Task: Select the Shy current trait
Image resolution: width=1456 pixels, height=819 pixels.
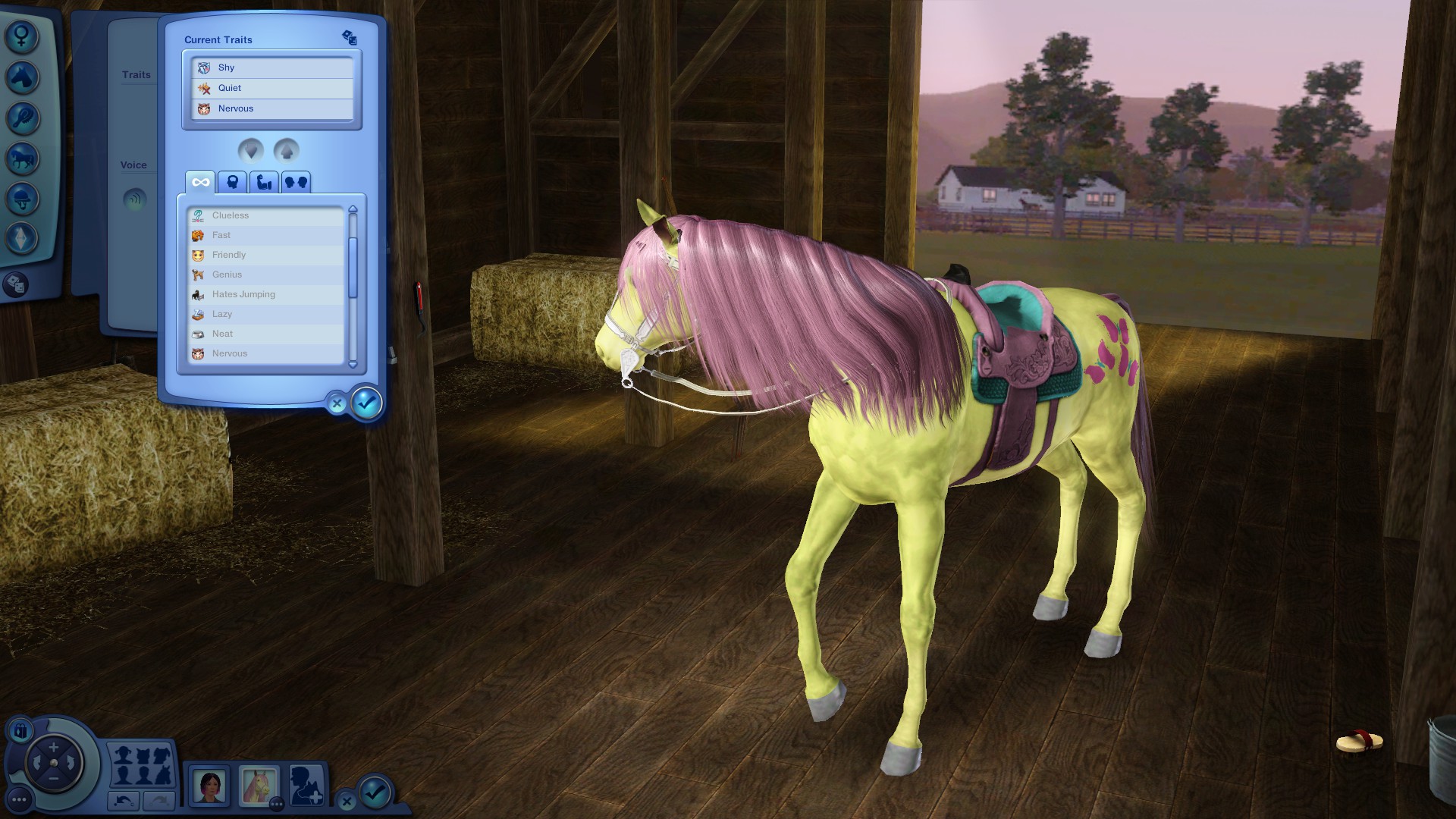Action: 271,67
